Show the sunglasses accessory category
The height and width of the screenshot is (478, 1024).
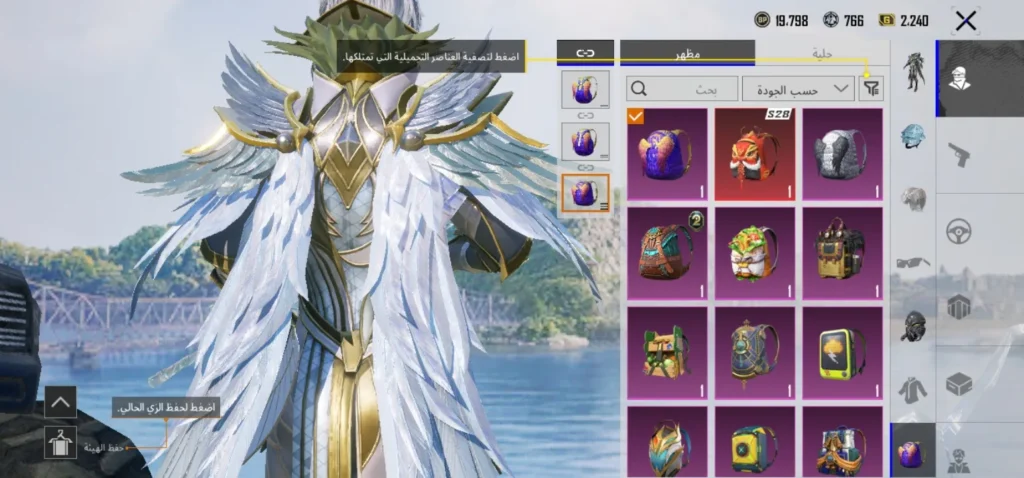point(912,262)
